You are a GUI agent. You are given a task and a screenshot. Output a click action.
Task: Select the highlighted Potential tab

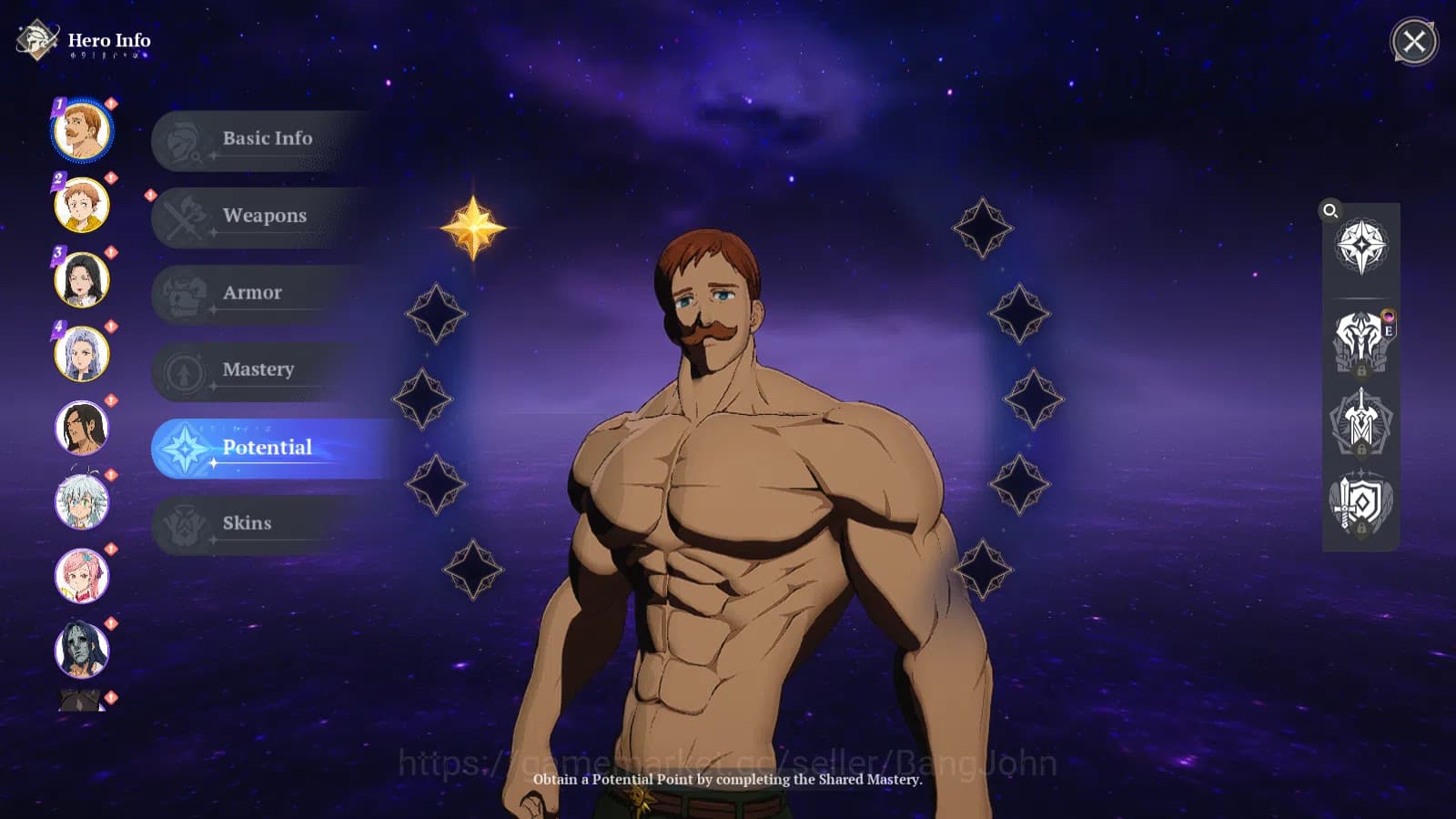(268, 447)
